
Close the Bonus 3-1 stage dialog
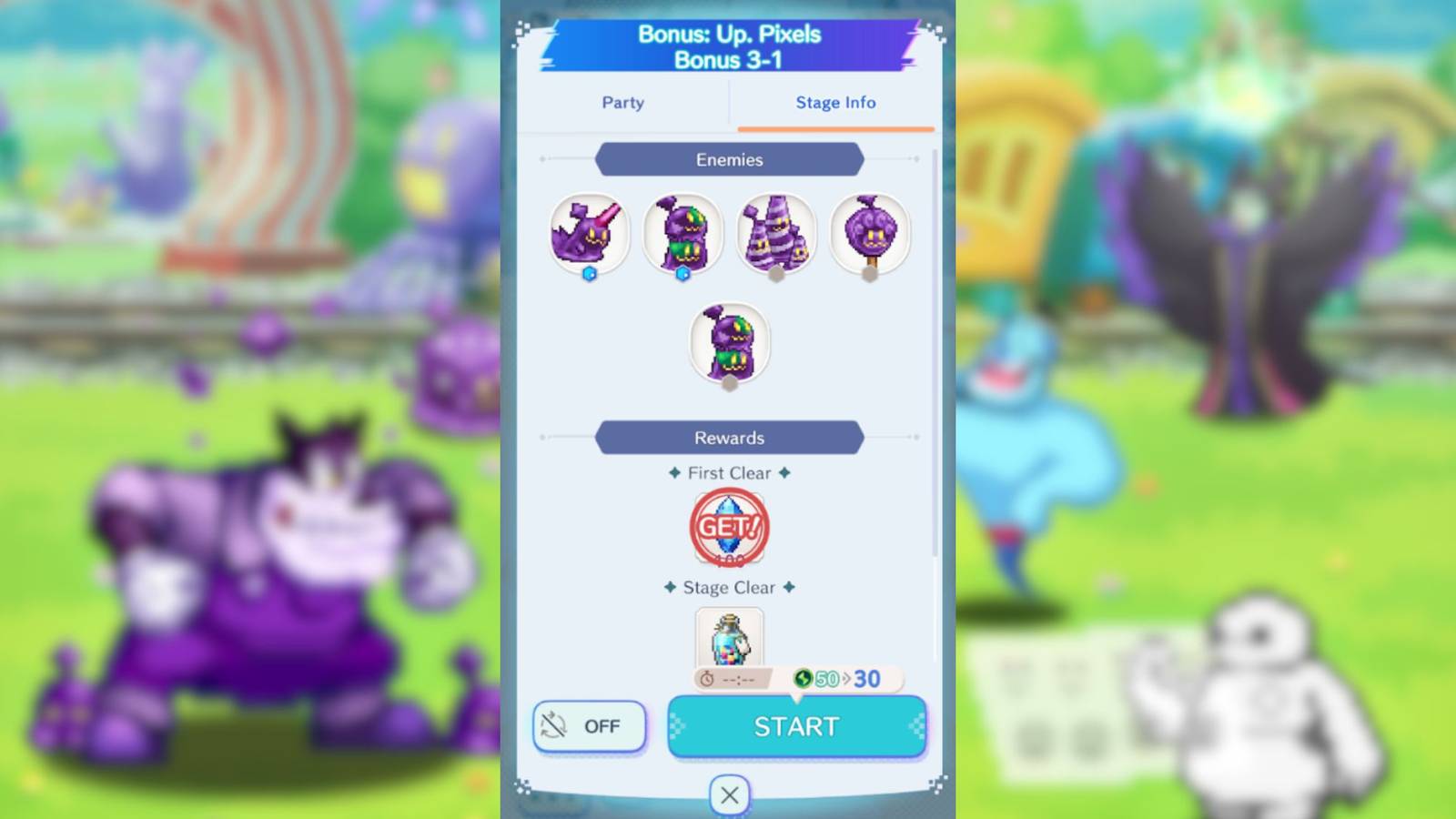click(x=728, y=794)
